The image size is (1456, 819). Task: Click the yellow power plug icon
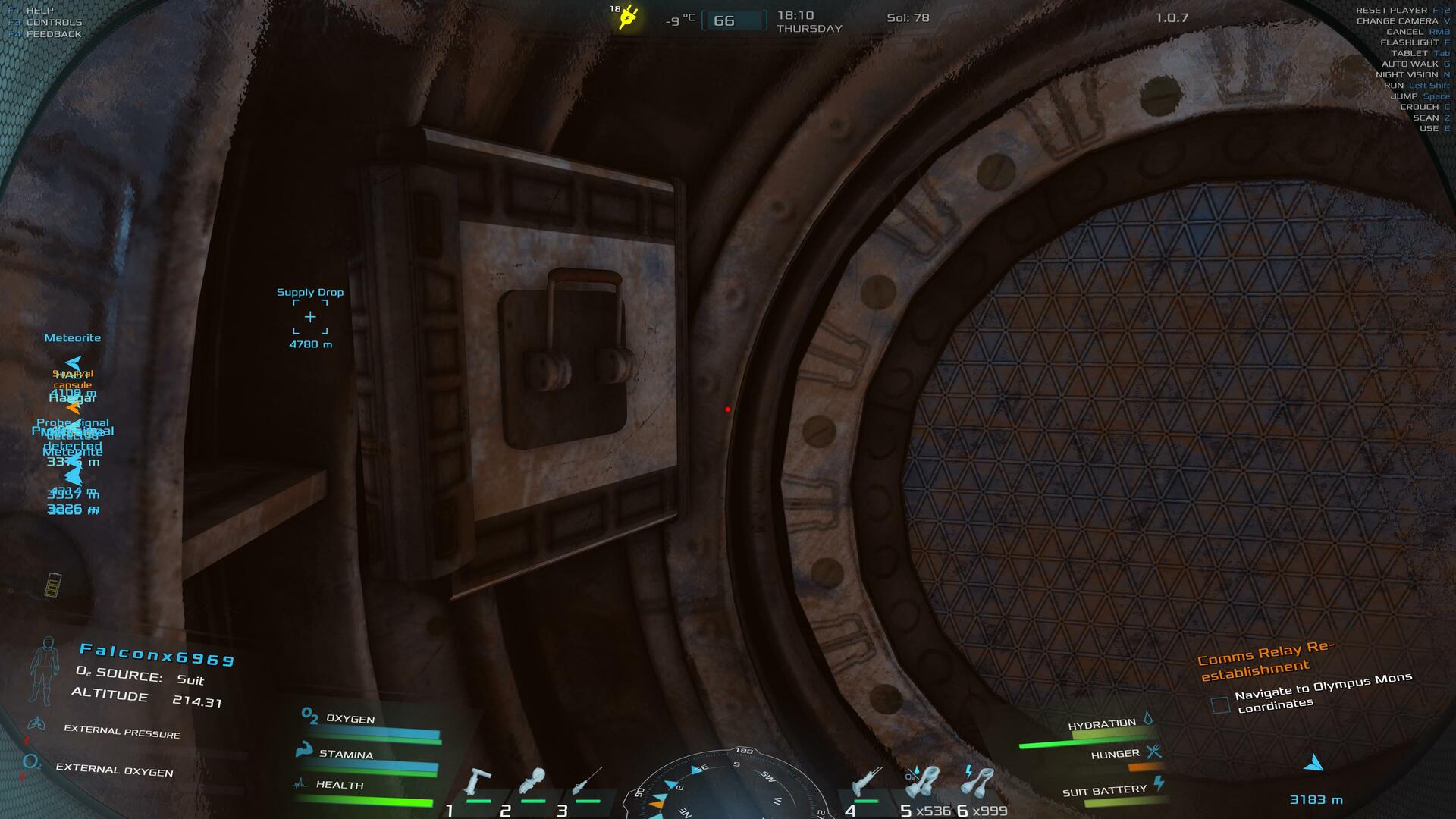[x=629, y=17]
